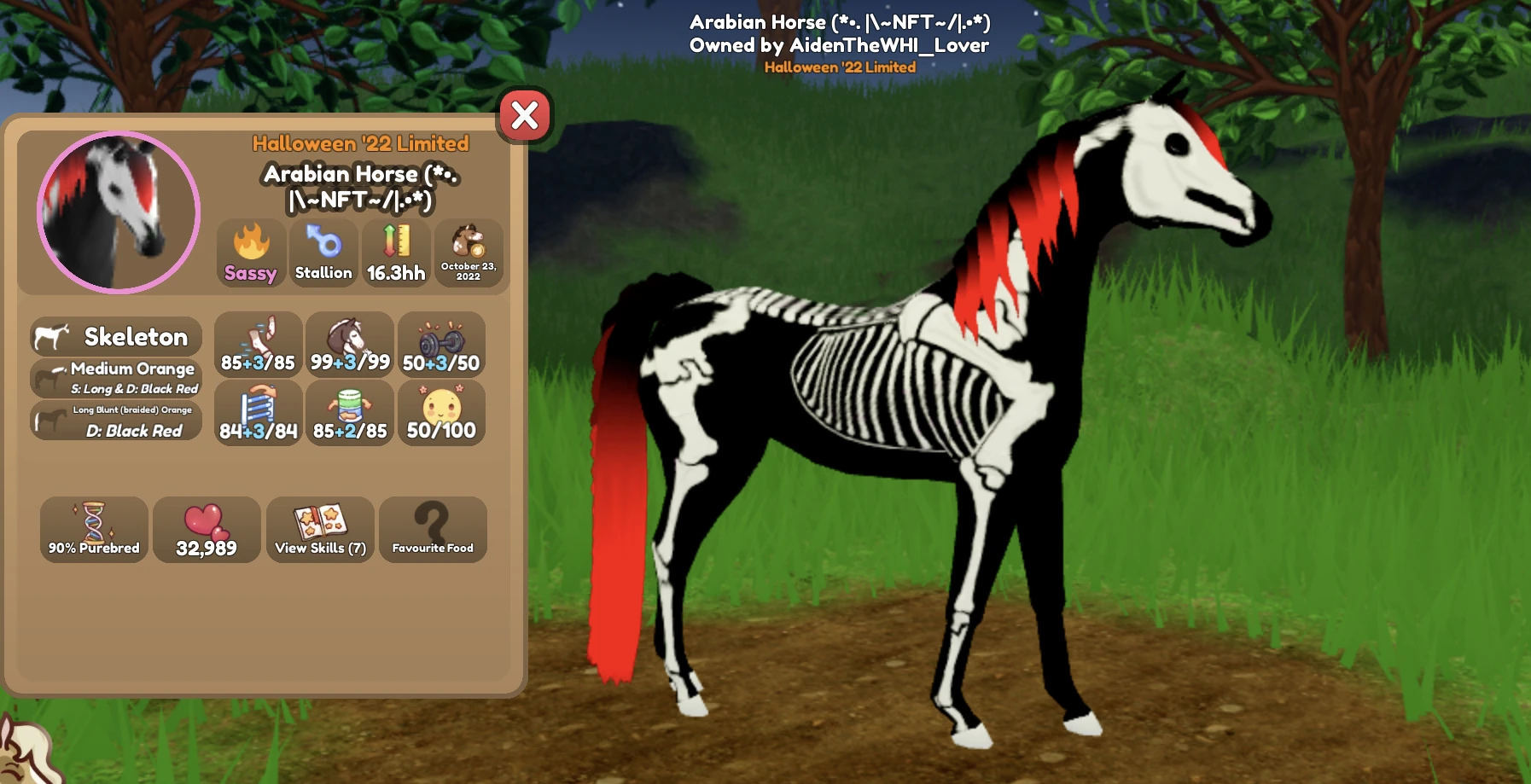Click the speed stat icon showing 85+3/85

258,346
